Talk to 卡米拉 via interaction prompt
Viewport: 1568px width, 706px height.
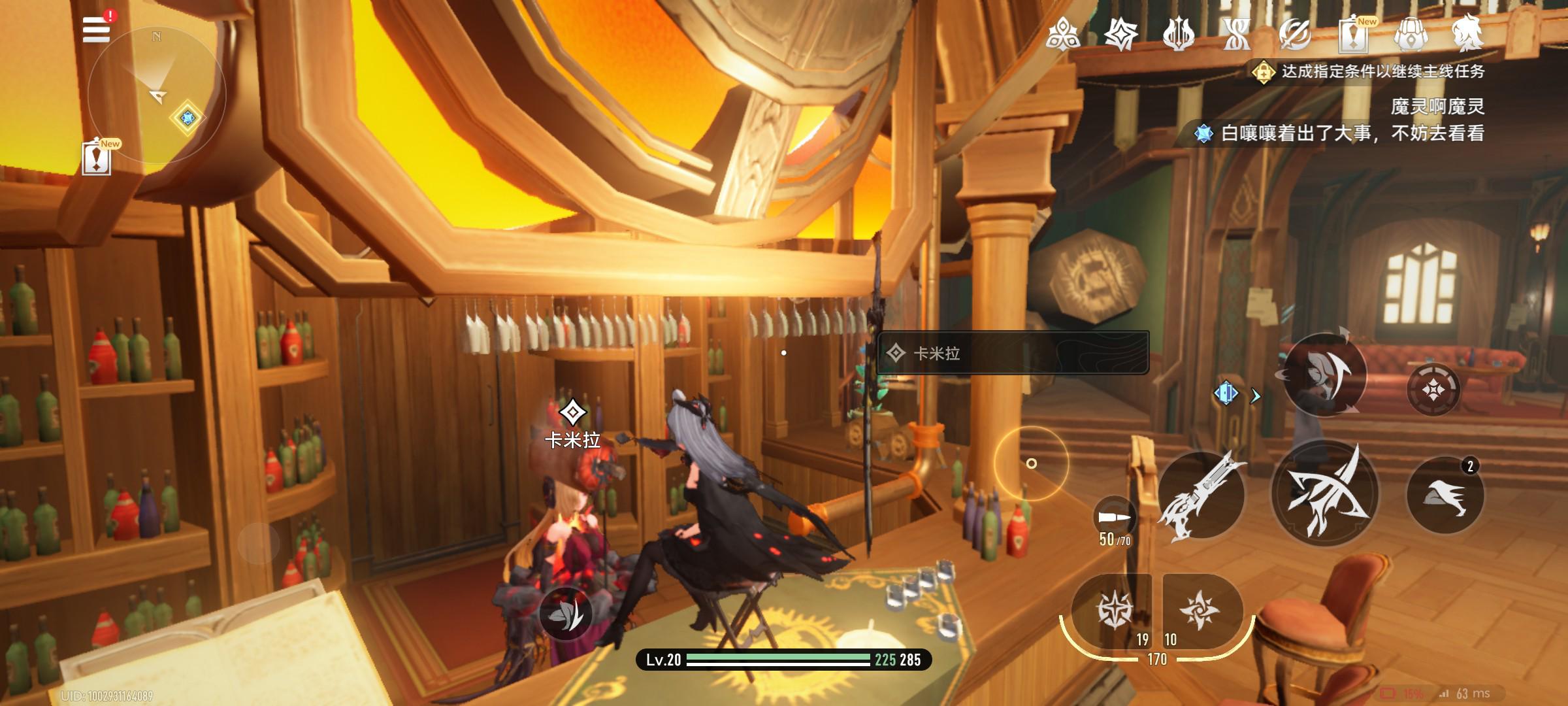(x=1012, y=353)
